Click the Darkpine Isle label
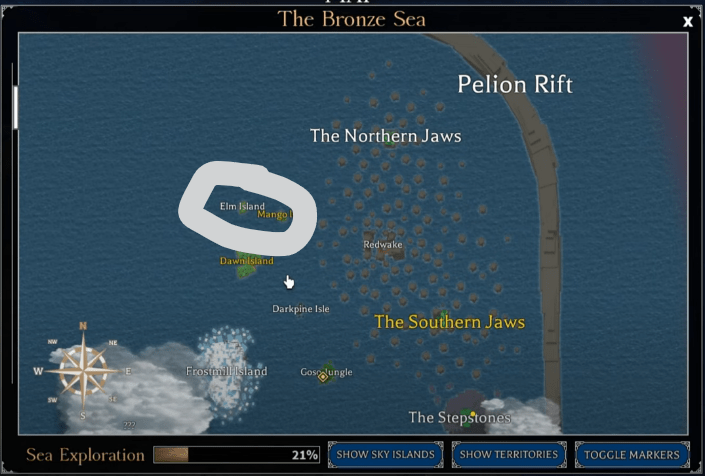 300,309
